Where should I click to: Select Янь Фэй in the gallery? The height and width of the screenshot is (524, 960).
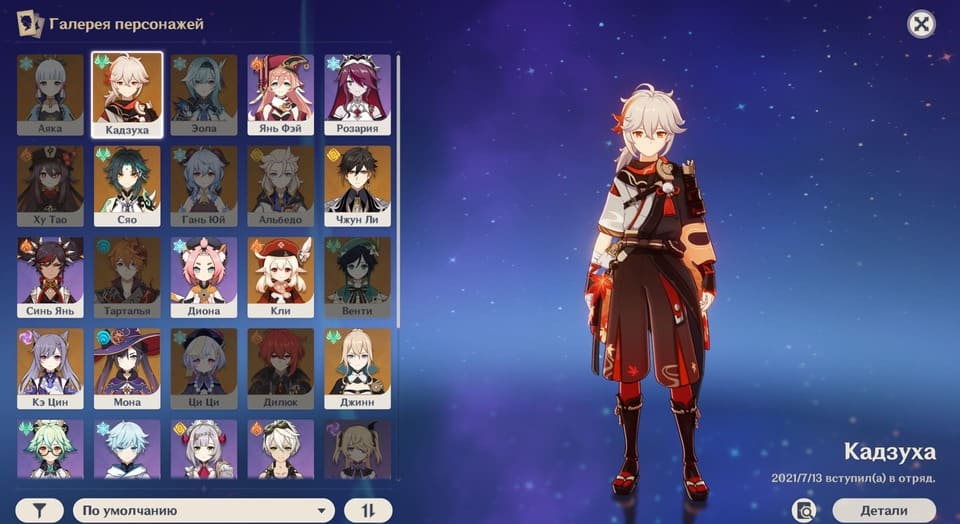point(281,95)
